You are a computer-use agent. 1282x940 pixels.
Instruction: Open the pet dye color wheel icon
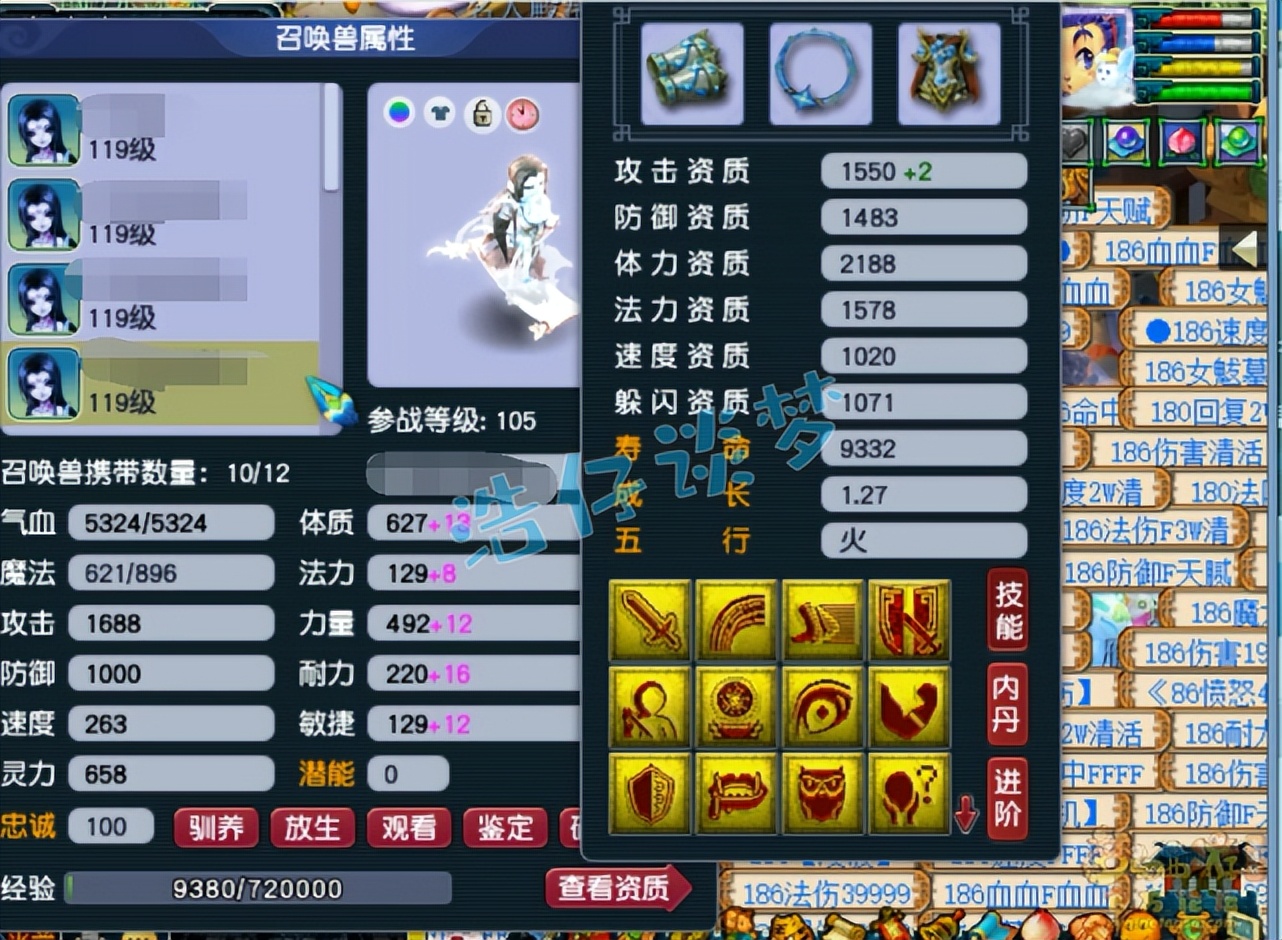point(400,113)
